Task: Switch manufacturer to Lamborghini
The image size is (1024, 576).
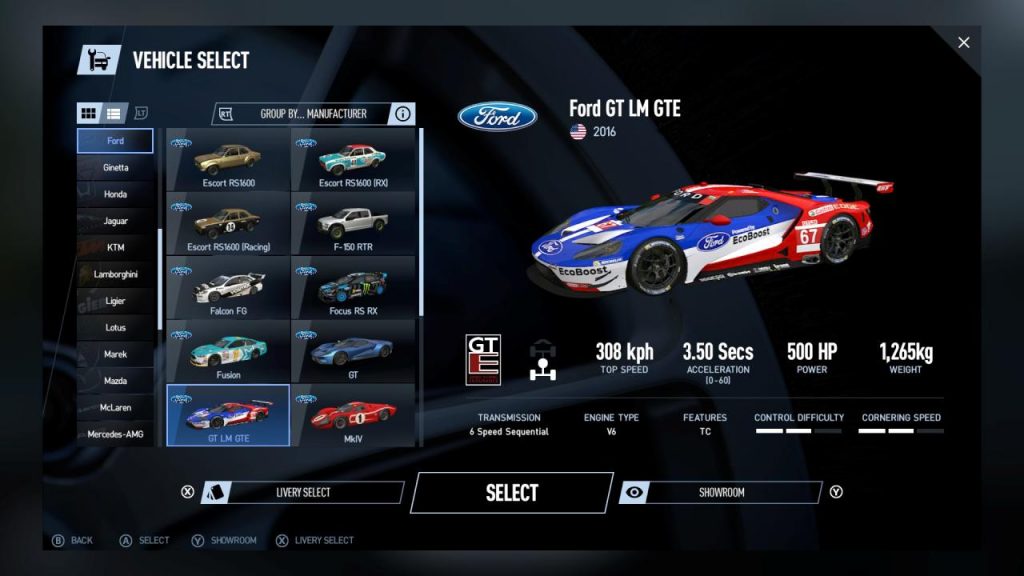Action: (115, 274)
